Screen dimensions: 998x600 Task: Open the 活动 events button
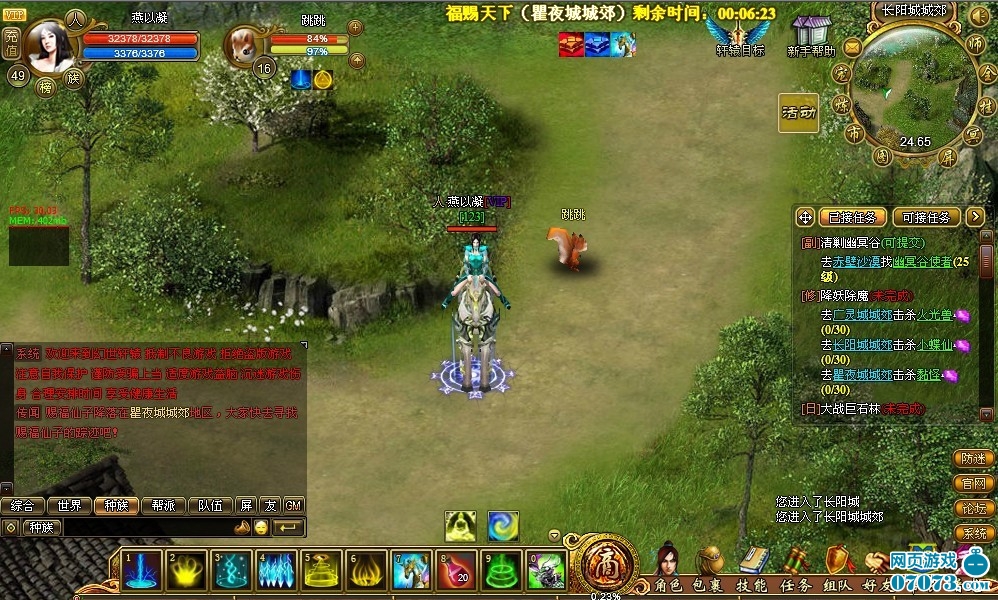[798, 113]
